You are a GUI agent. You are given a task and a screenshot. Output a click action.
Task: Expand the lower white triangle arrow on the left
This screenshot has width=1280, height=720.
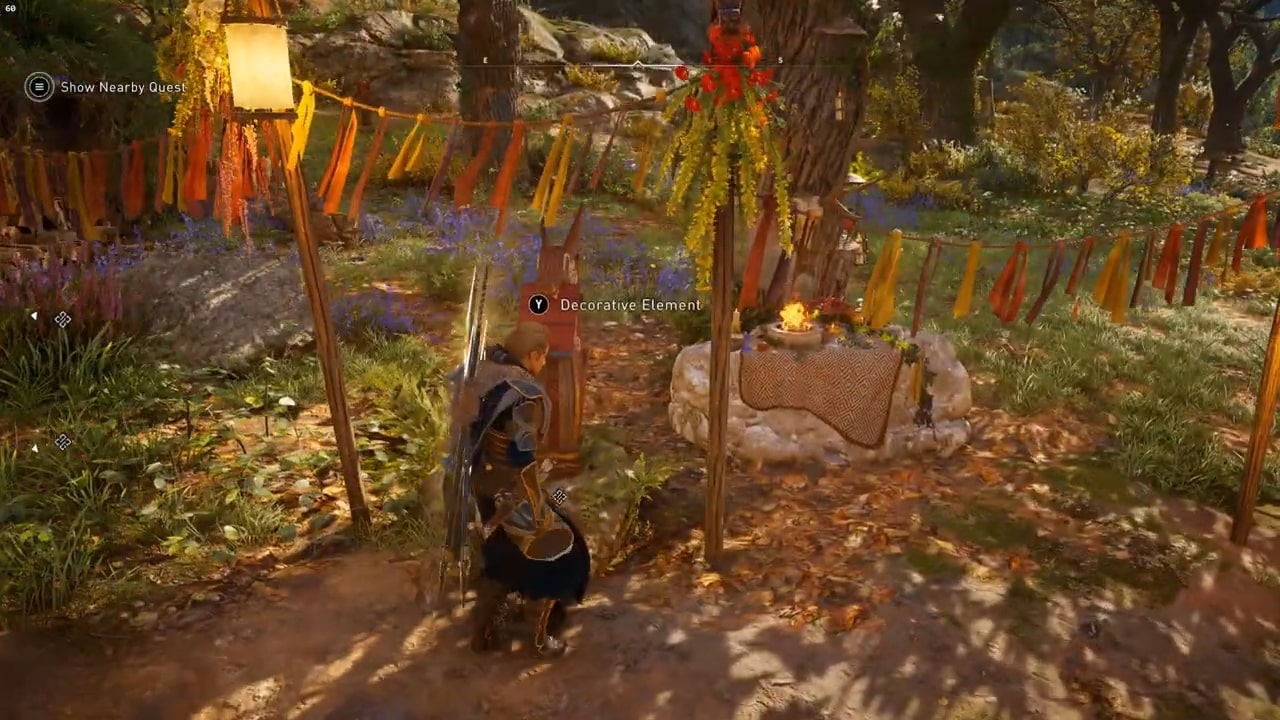[35, 448]
